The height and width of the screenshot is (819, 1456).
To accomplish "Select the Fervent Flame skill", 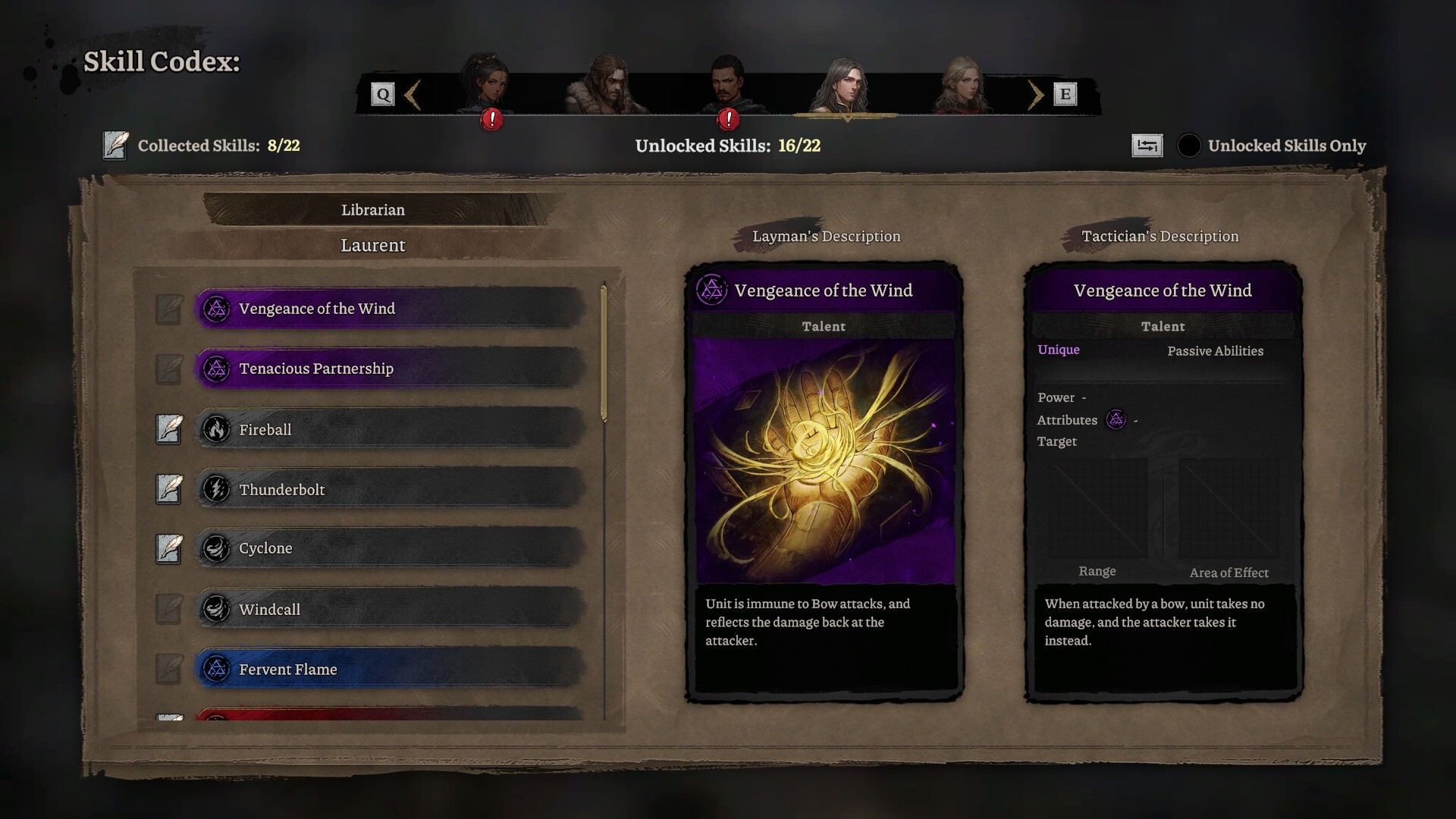I will [x=391, y=669].
